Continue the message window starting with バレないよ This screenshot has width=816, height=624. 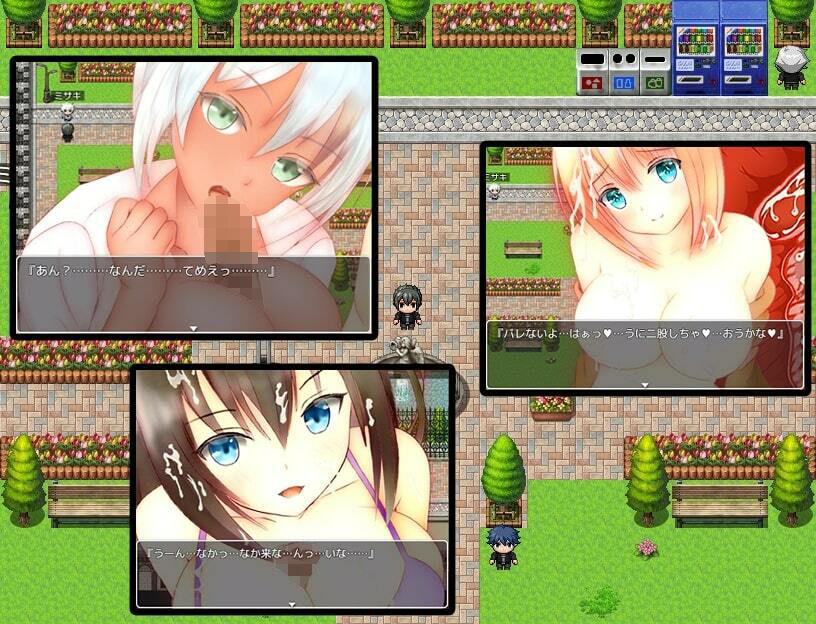645,384
